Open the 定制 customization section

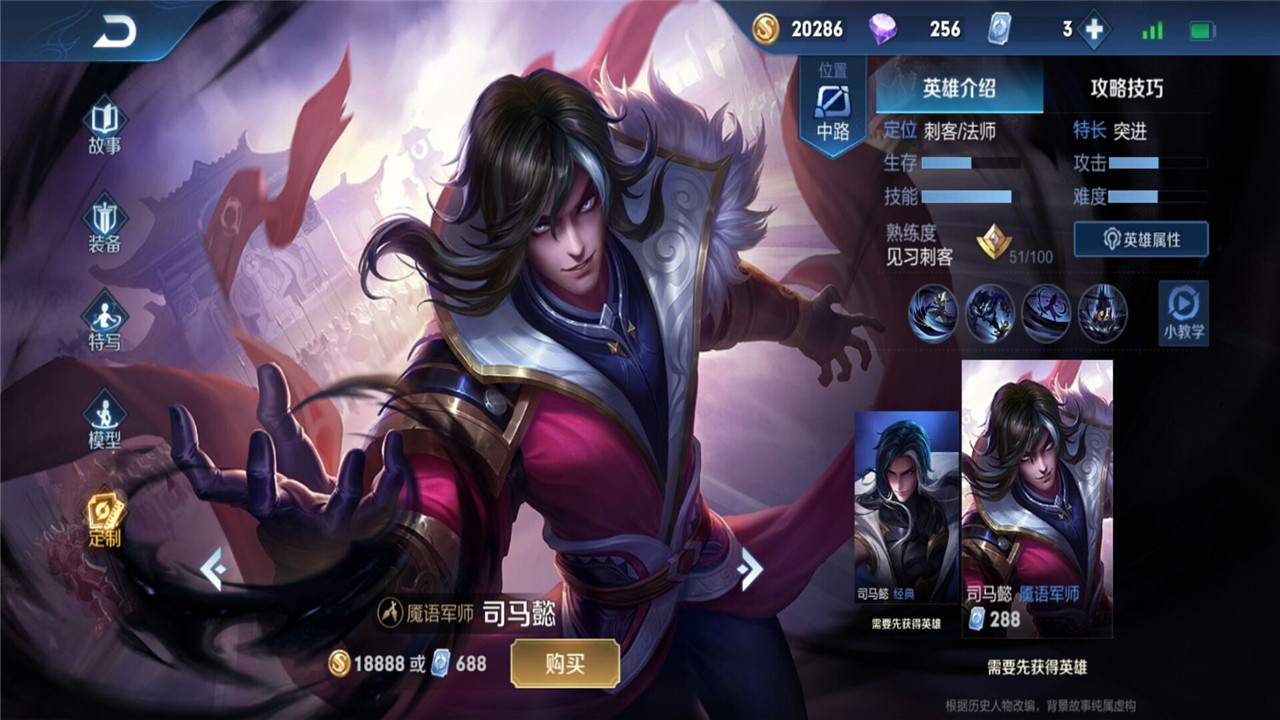pos(104,520)
